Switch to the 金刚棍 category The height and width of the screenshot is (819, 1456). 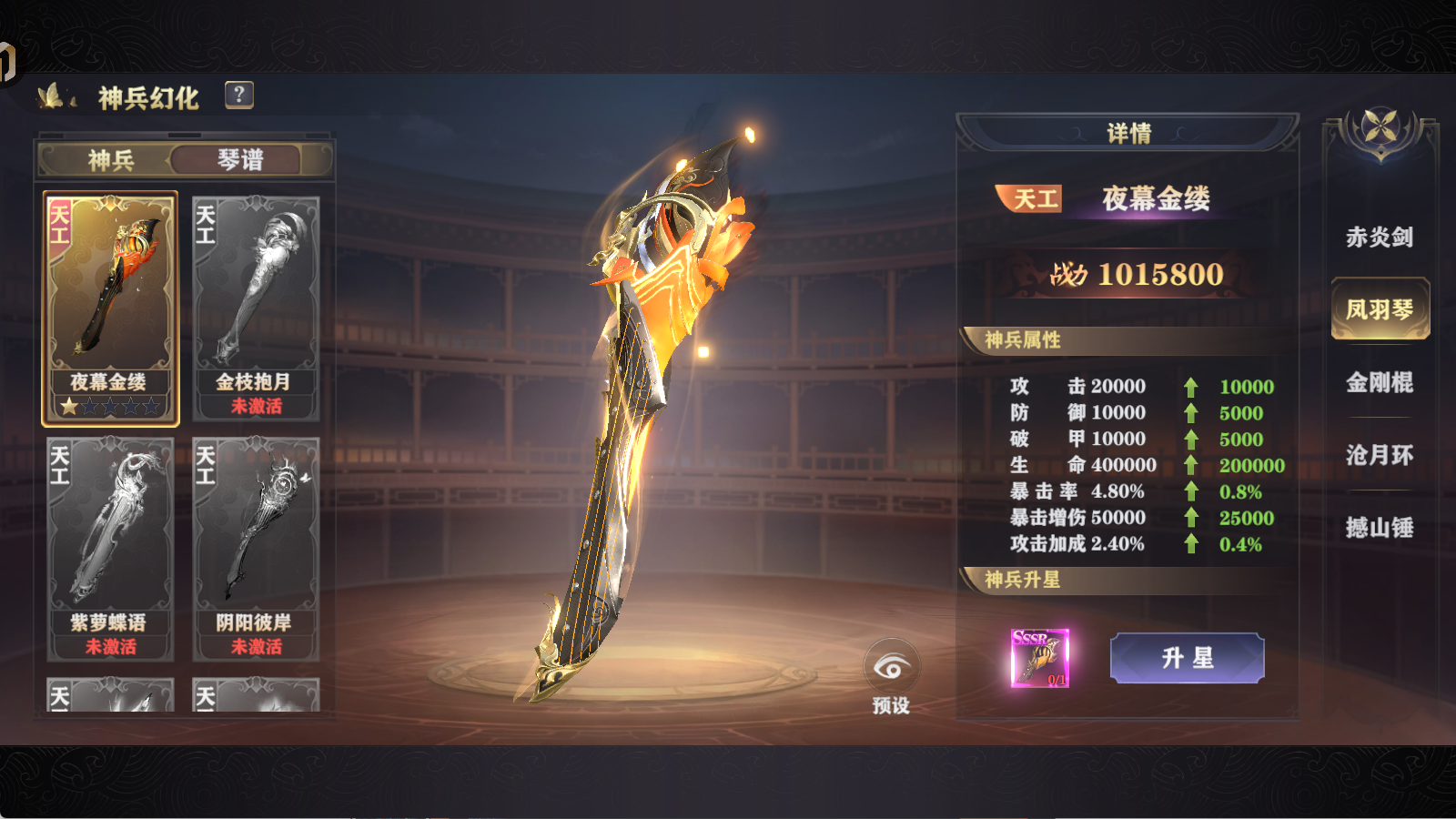click(1380, 382)
